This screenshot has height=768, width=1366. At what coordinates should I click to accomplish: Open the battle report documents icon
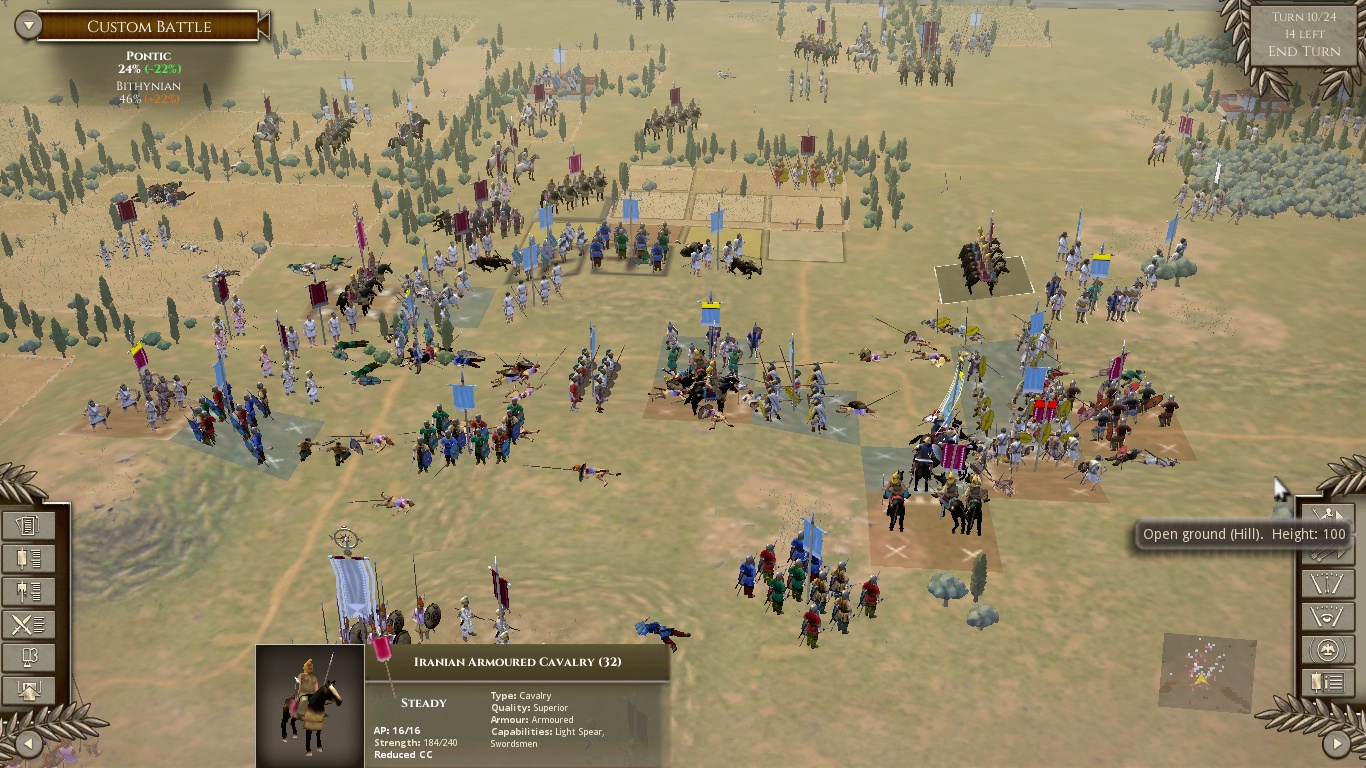point(29,525)
